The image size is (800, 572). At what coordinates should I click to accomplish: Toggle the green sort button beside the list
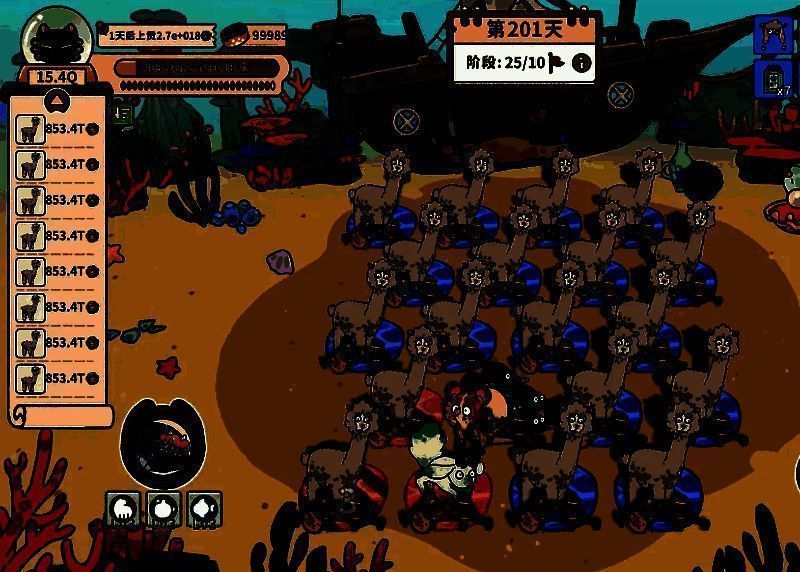(121, 112)
